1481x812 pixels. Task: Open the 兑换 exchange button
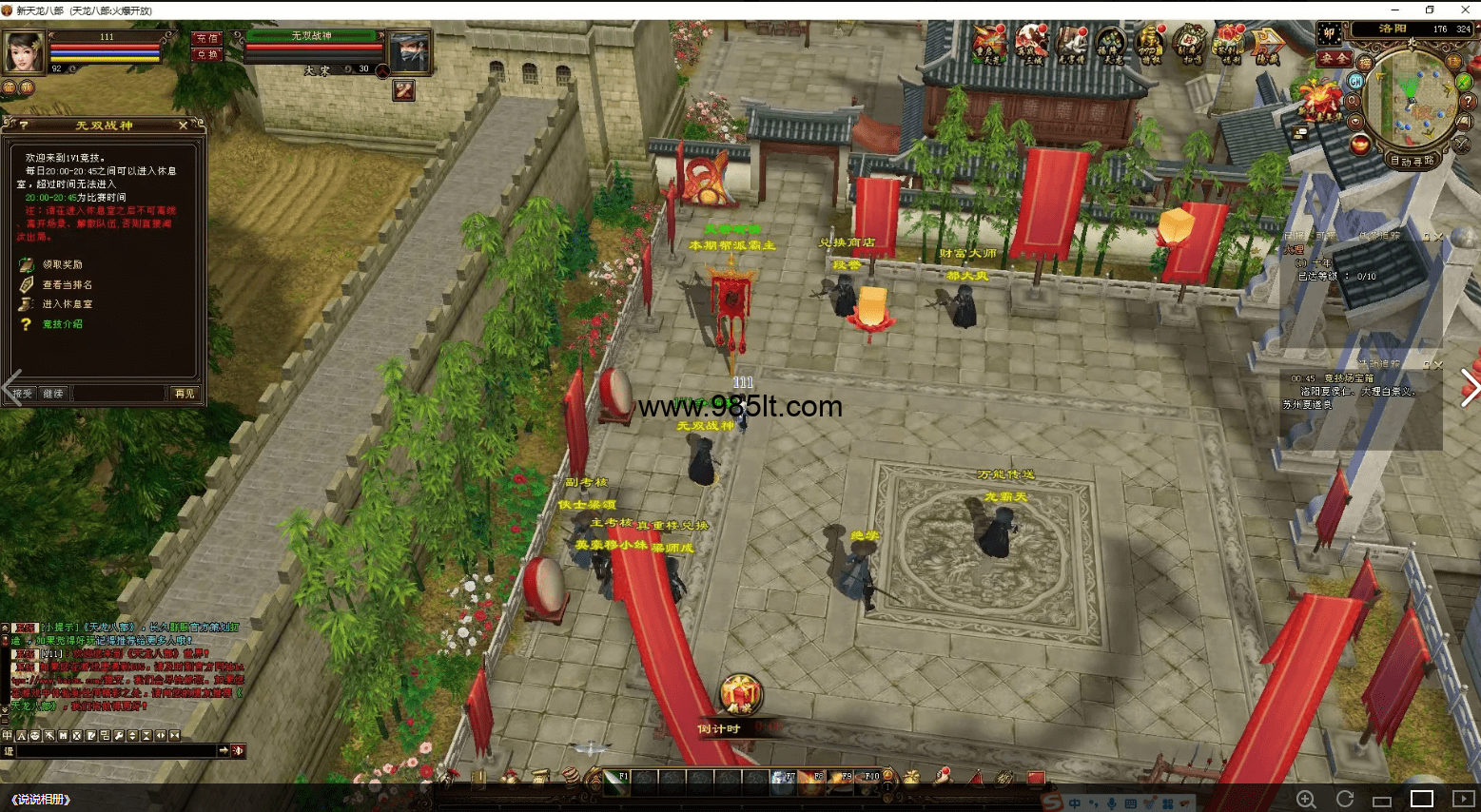click(206, 54)
